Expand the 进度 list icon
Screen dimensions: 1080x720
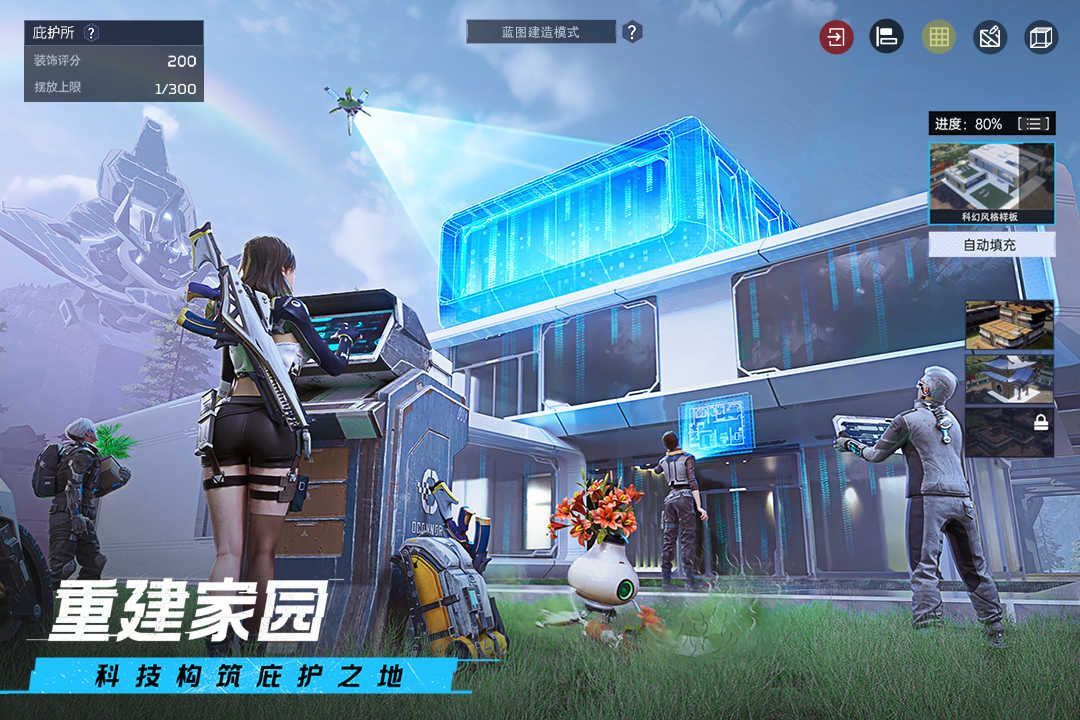1033,124
